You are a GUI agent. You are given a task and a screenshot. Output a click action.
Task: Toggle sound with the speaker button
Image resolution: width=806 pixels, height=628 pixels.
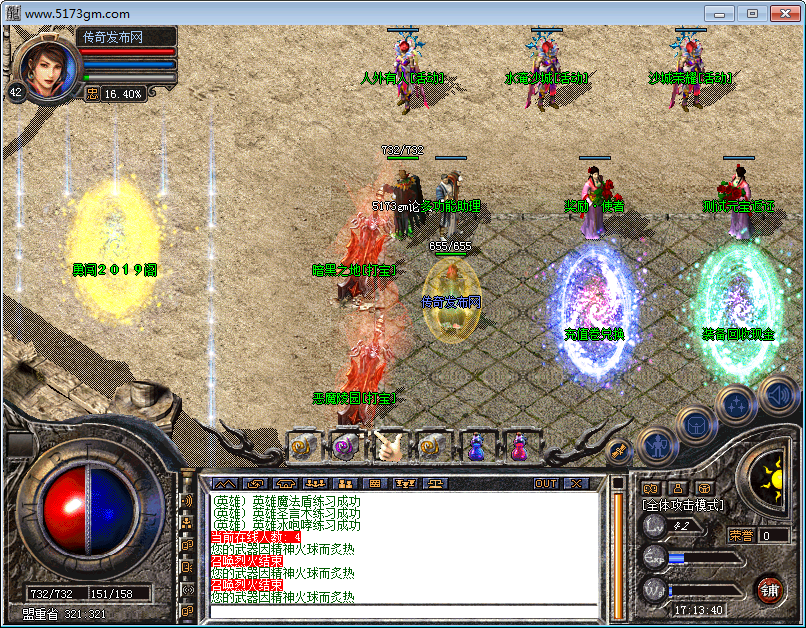click(776, 393)
